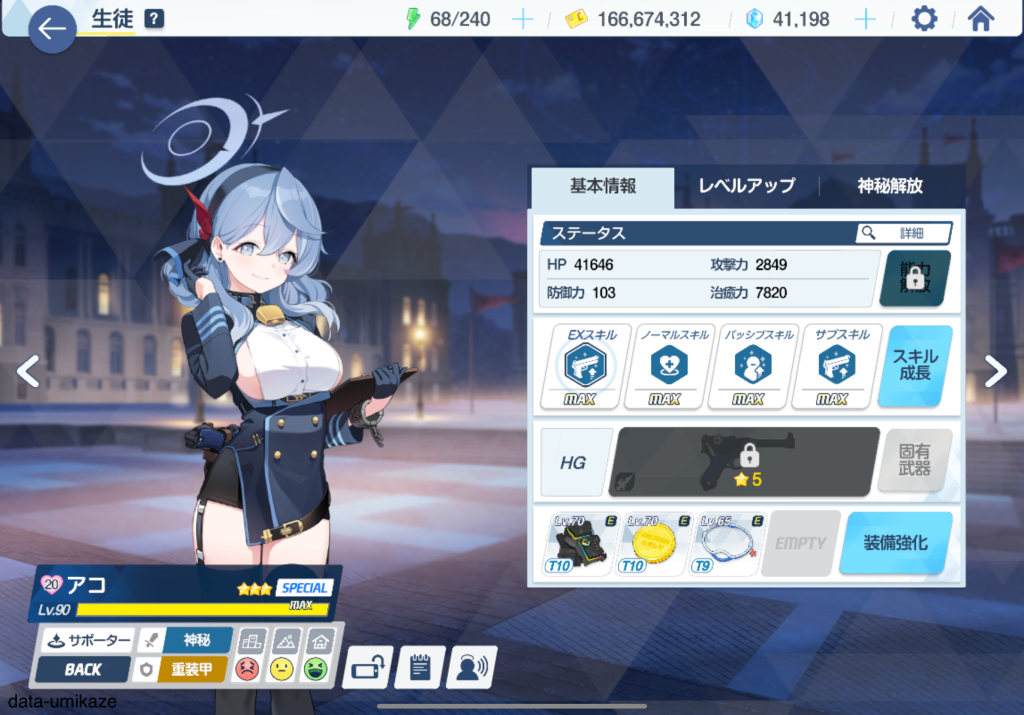Return to the home screen
The height and width of the screenshot is (715, 1024).
[x=981, y=19]
